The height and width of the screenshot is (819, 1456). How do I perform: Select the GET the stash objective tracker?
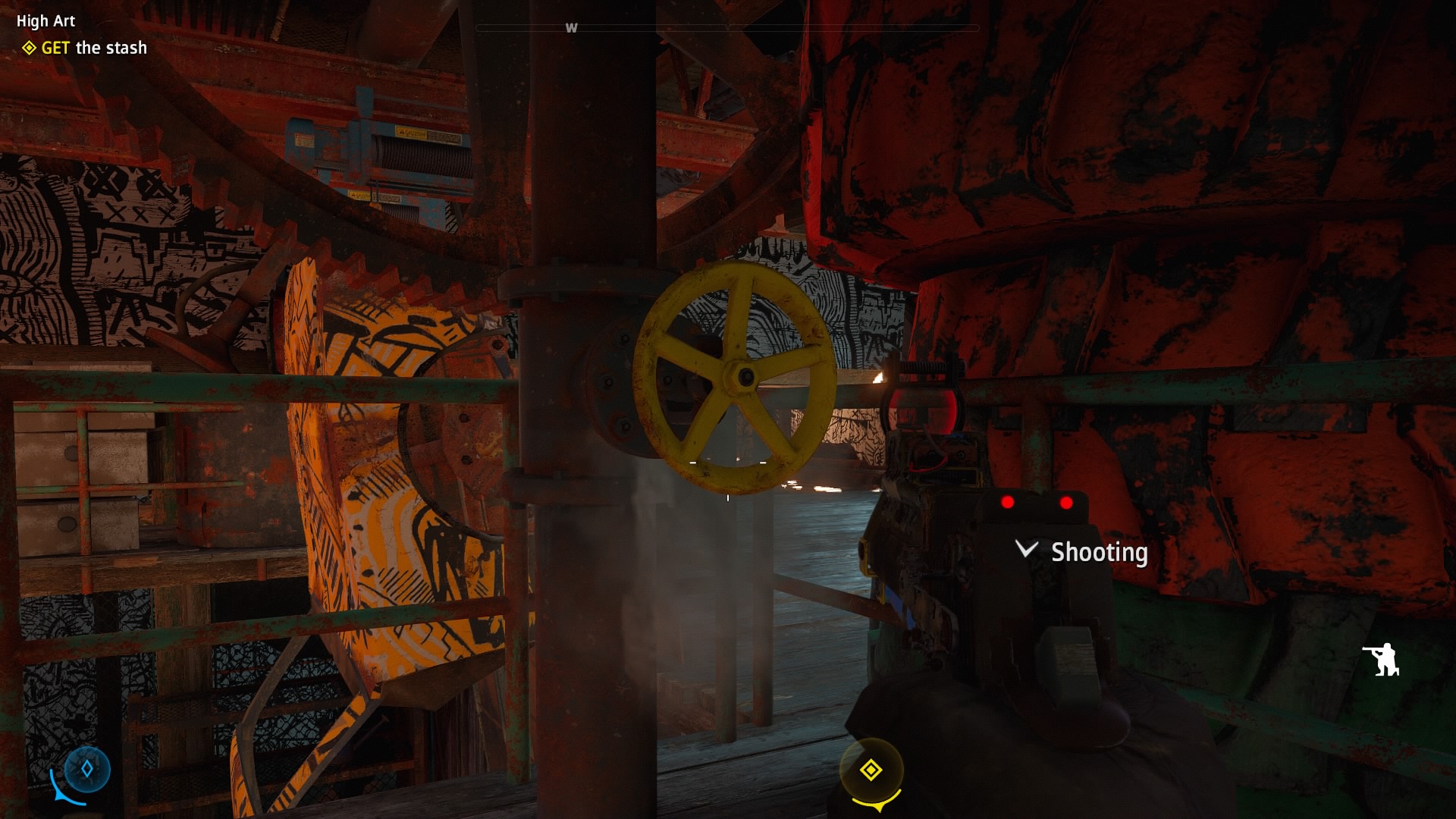pos(85,48)
